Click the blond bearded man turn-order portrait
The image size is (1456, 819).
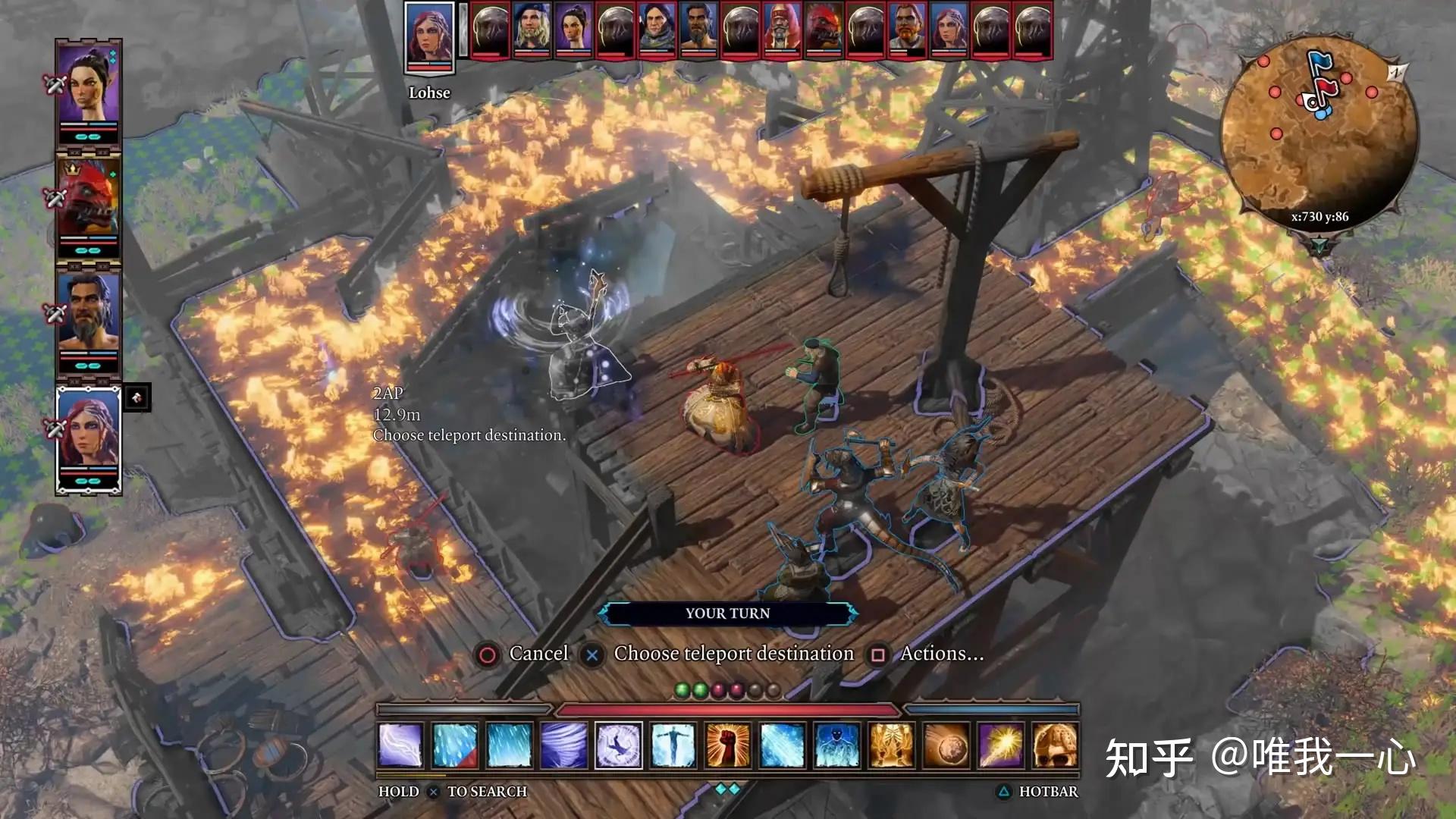click(532, 30)
